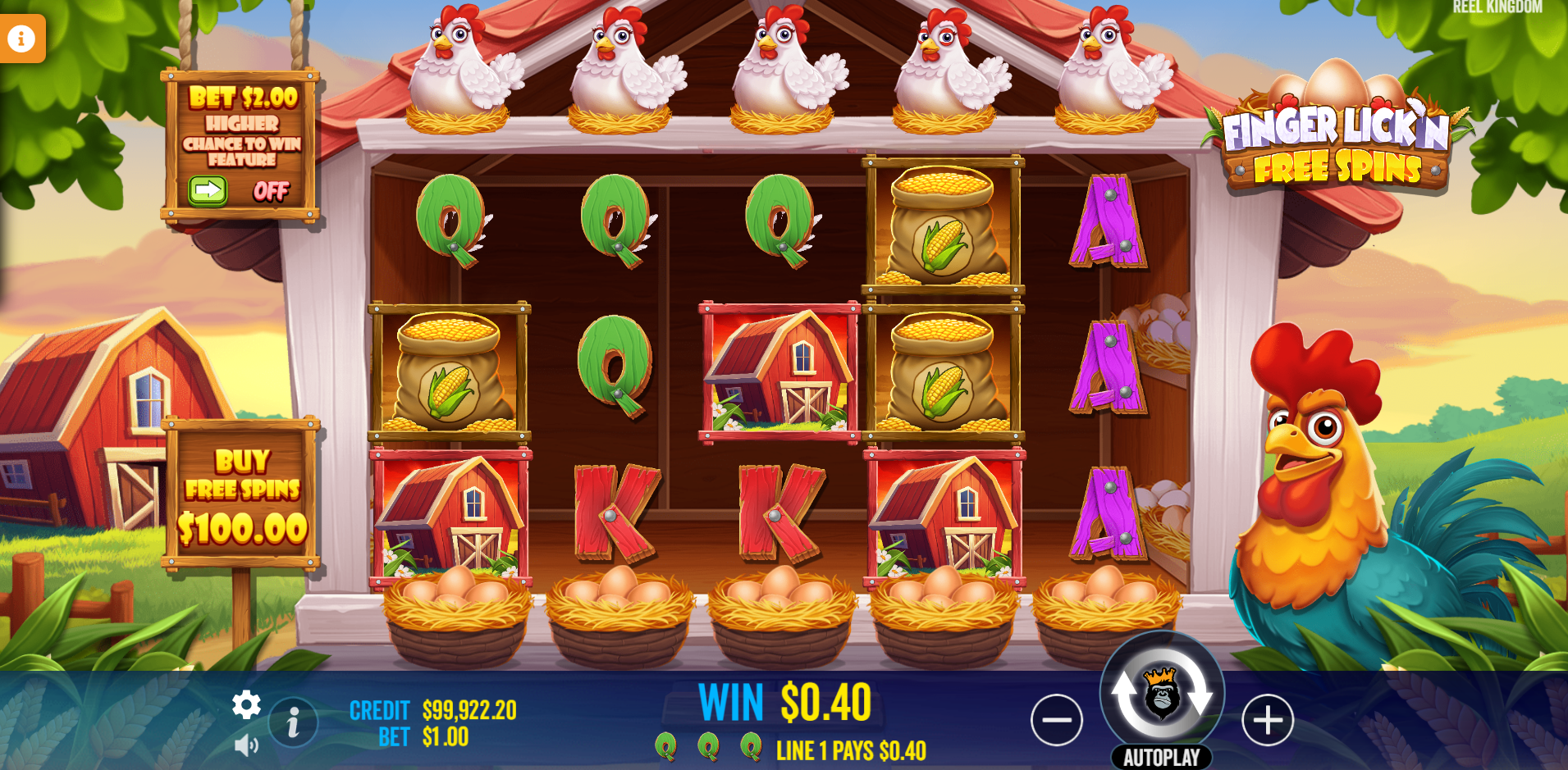
Task: Show the game info paytable
Action: point(293,722)
